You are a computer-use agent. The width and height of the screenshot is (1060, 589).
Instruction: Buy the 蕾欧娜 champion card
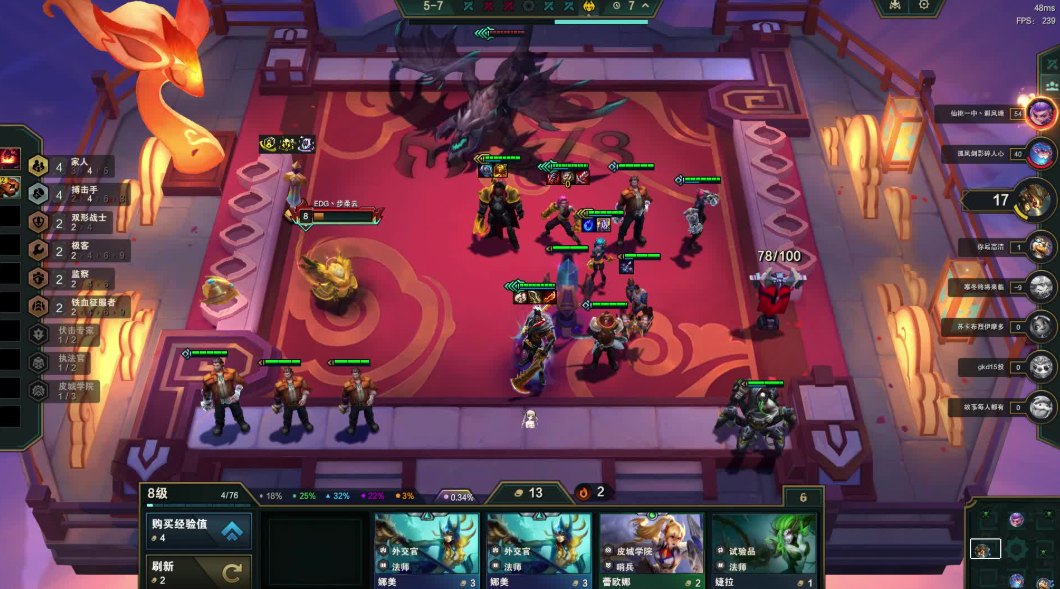(652, 550)
